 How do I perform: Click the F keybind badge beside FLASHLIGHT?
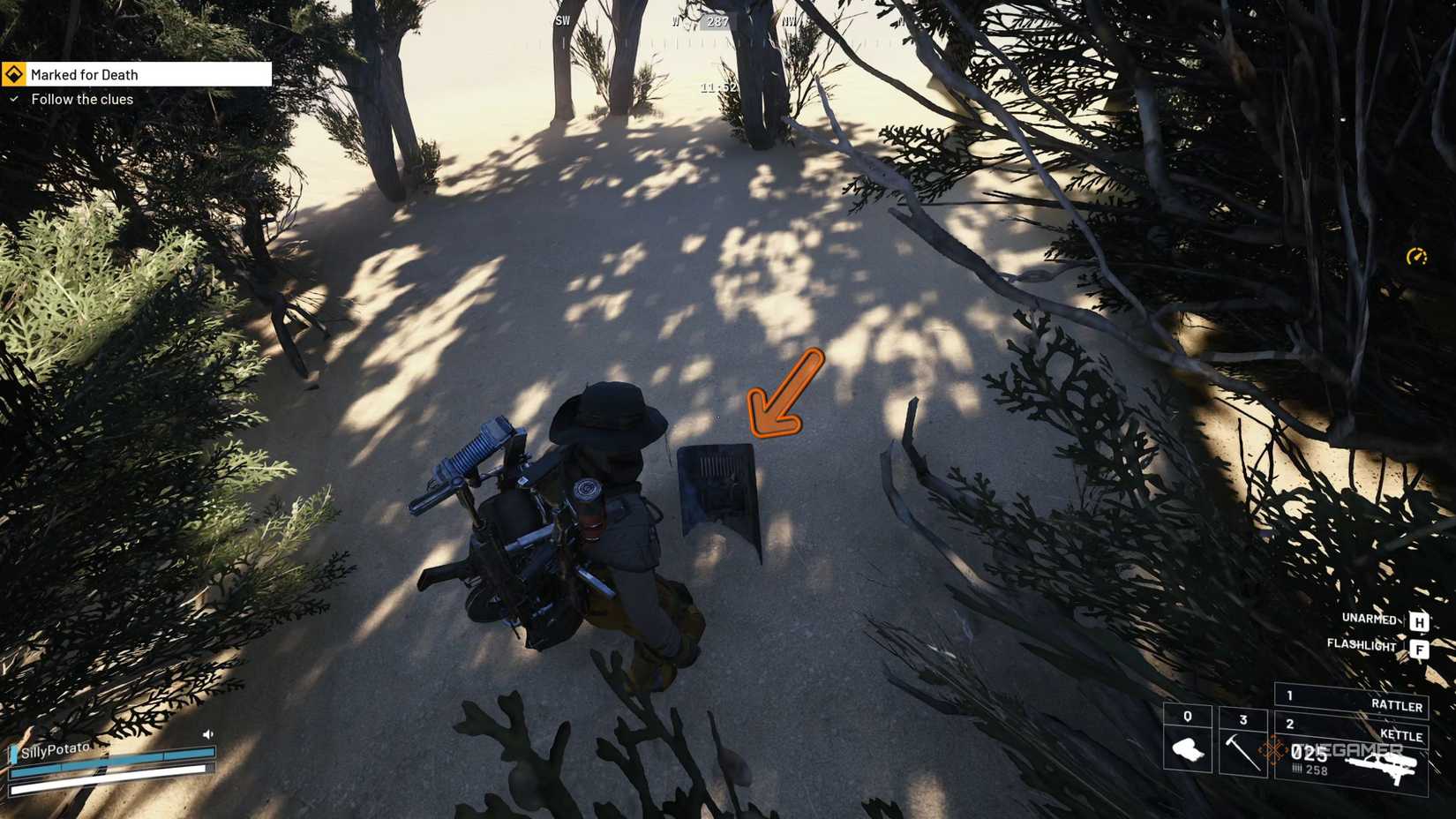[1420, 649]
